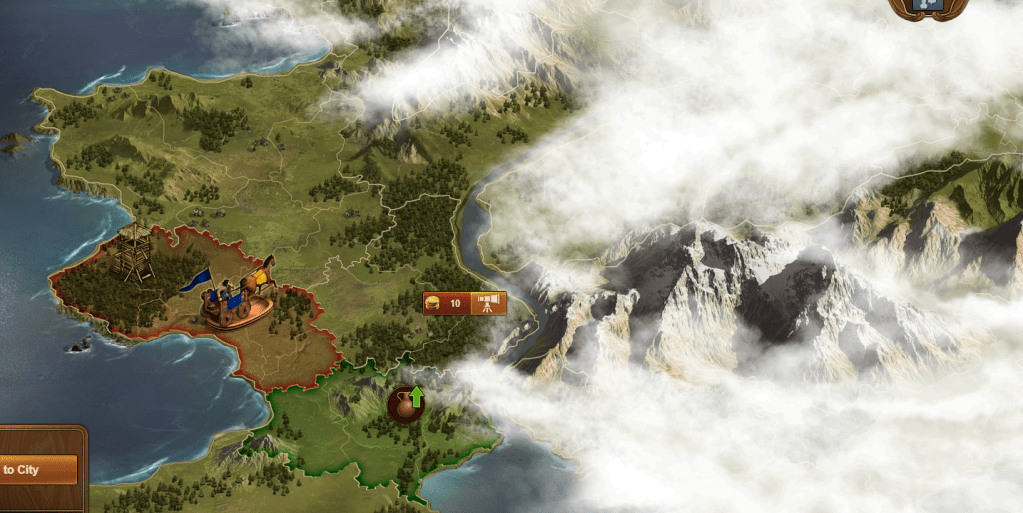Image resolution: width=1023 pixels, height=513 pixels.
Task: Open the wooden-framed chat badge at top
Action: click(928, 8)
